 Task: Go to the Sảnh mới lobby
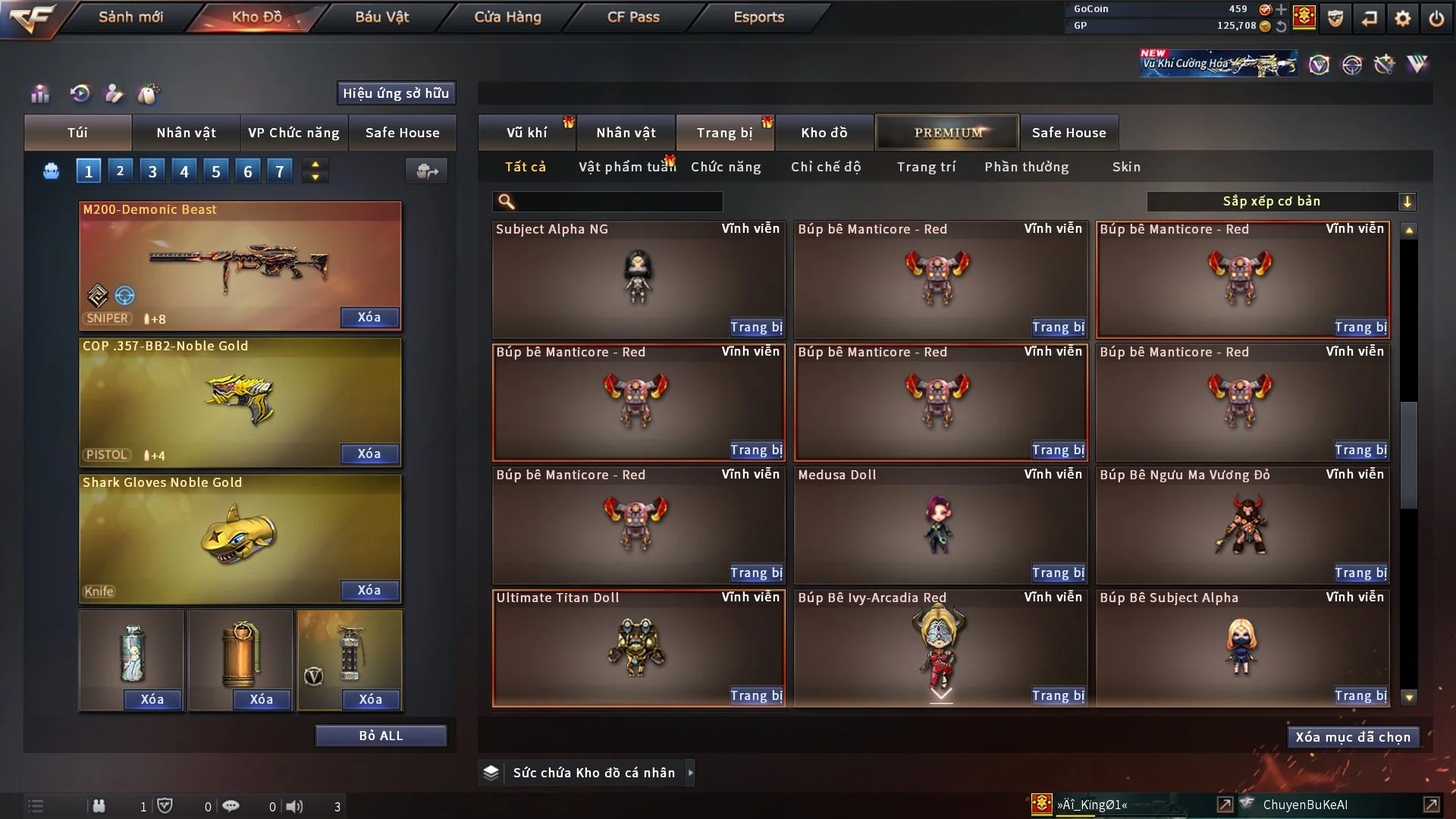[130, 17]
